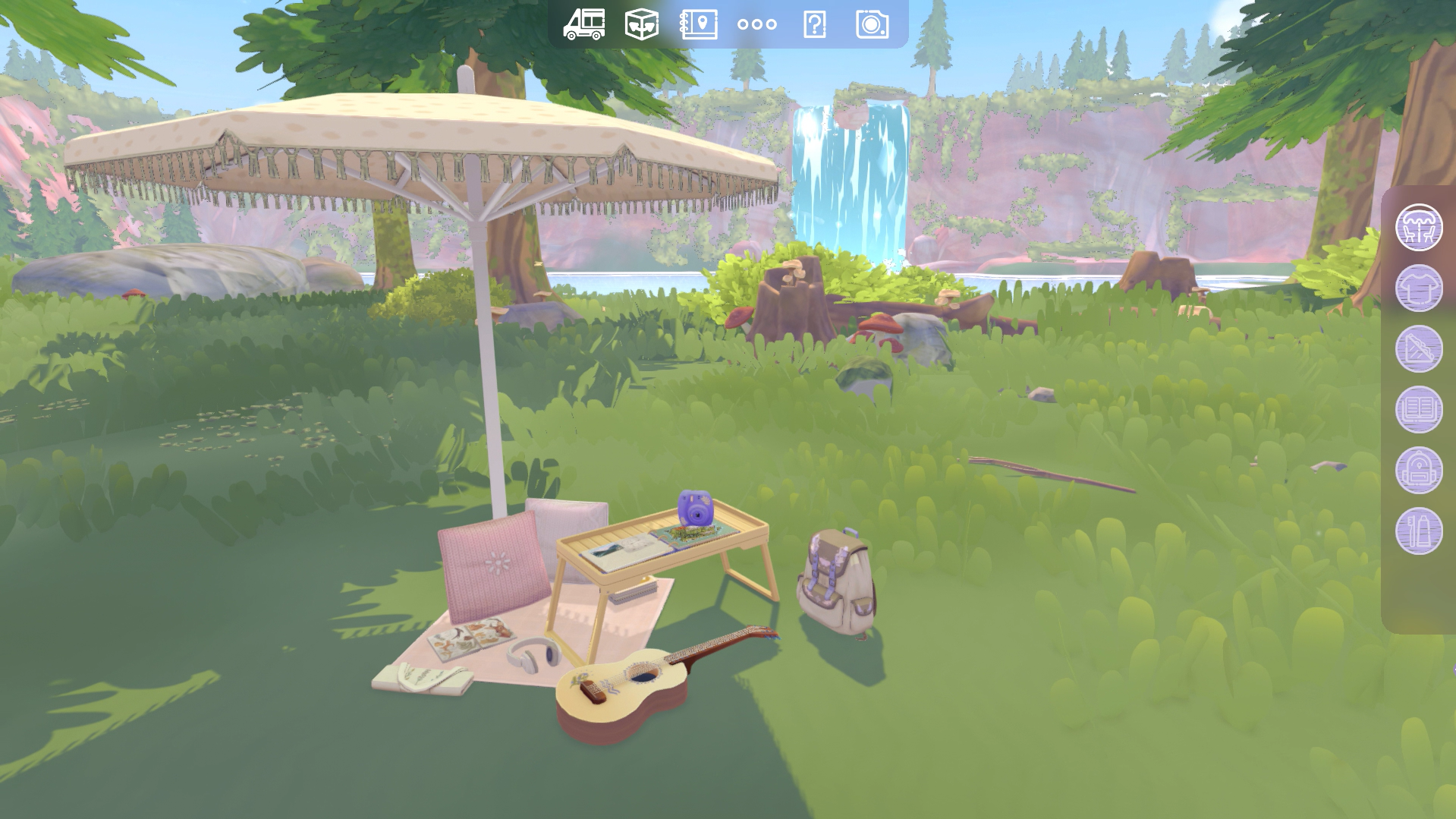Screen dimensions: 1456x819
Task: Show the question mark help page
Action: coord(814,24)
